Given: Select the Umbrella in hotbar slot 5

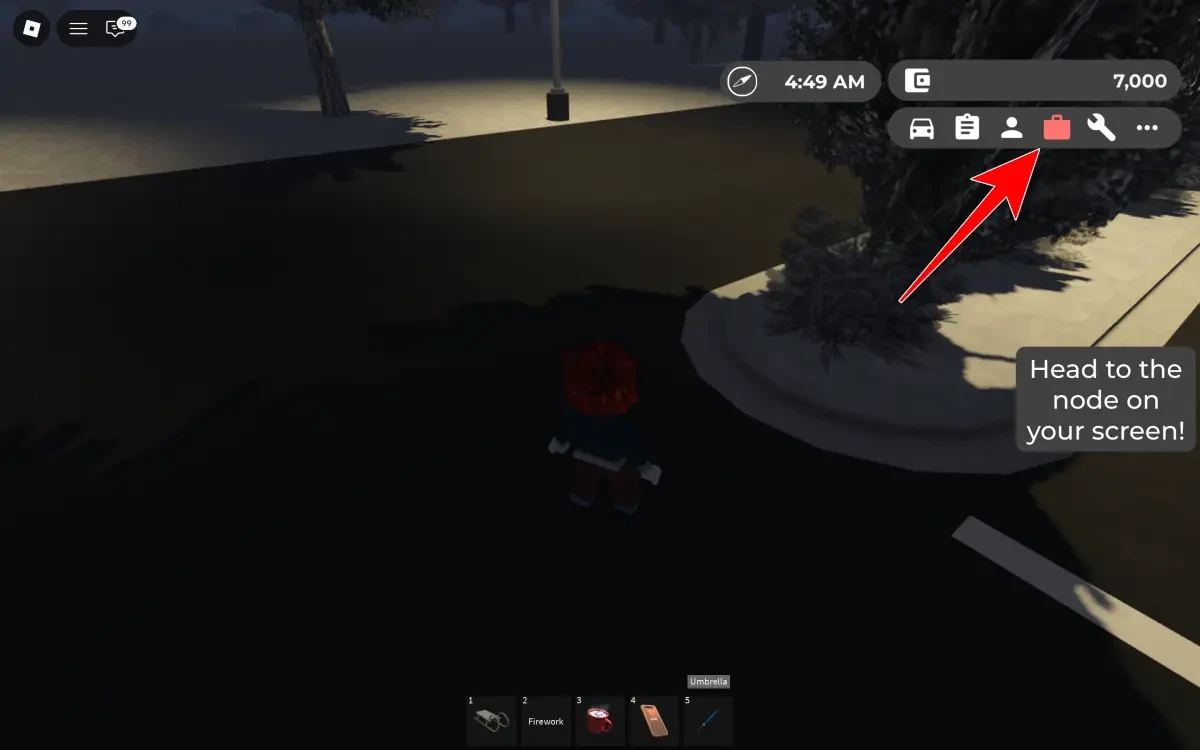Looking at the screenshot, I should point(707,720).
